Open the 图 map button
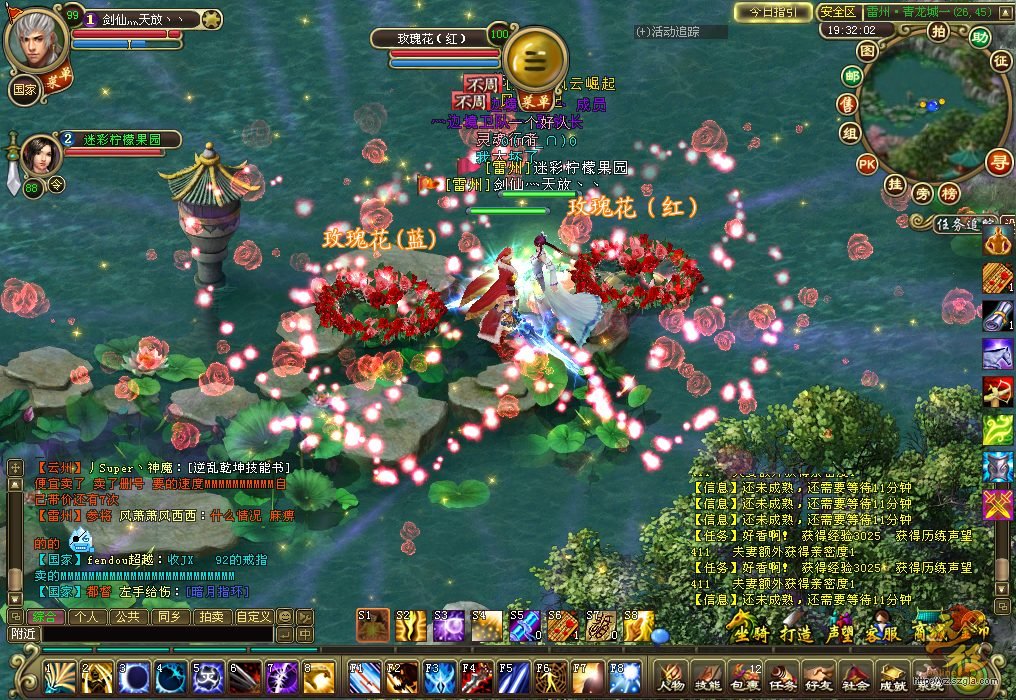 (x=868, y=49)
